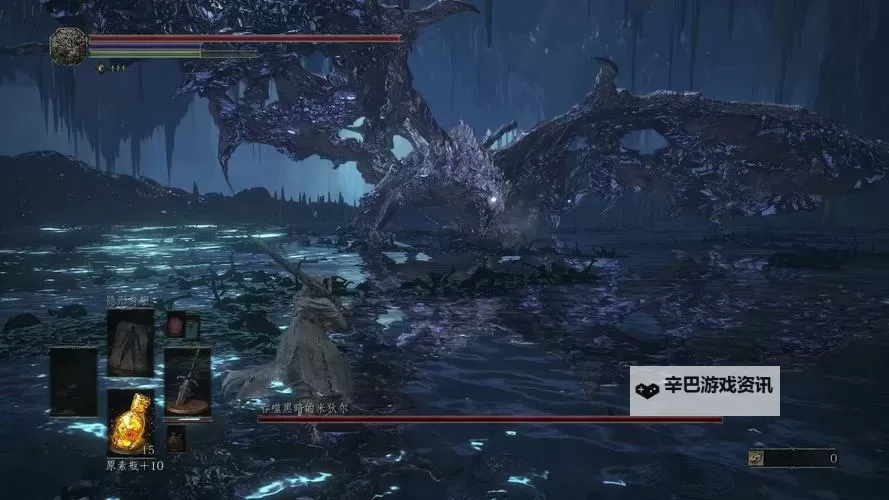Click the 辛巴游戏资讯 watermark logo
The width and height of the screenshot is (889, 500).
[704, 391]
